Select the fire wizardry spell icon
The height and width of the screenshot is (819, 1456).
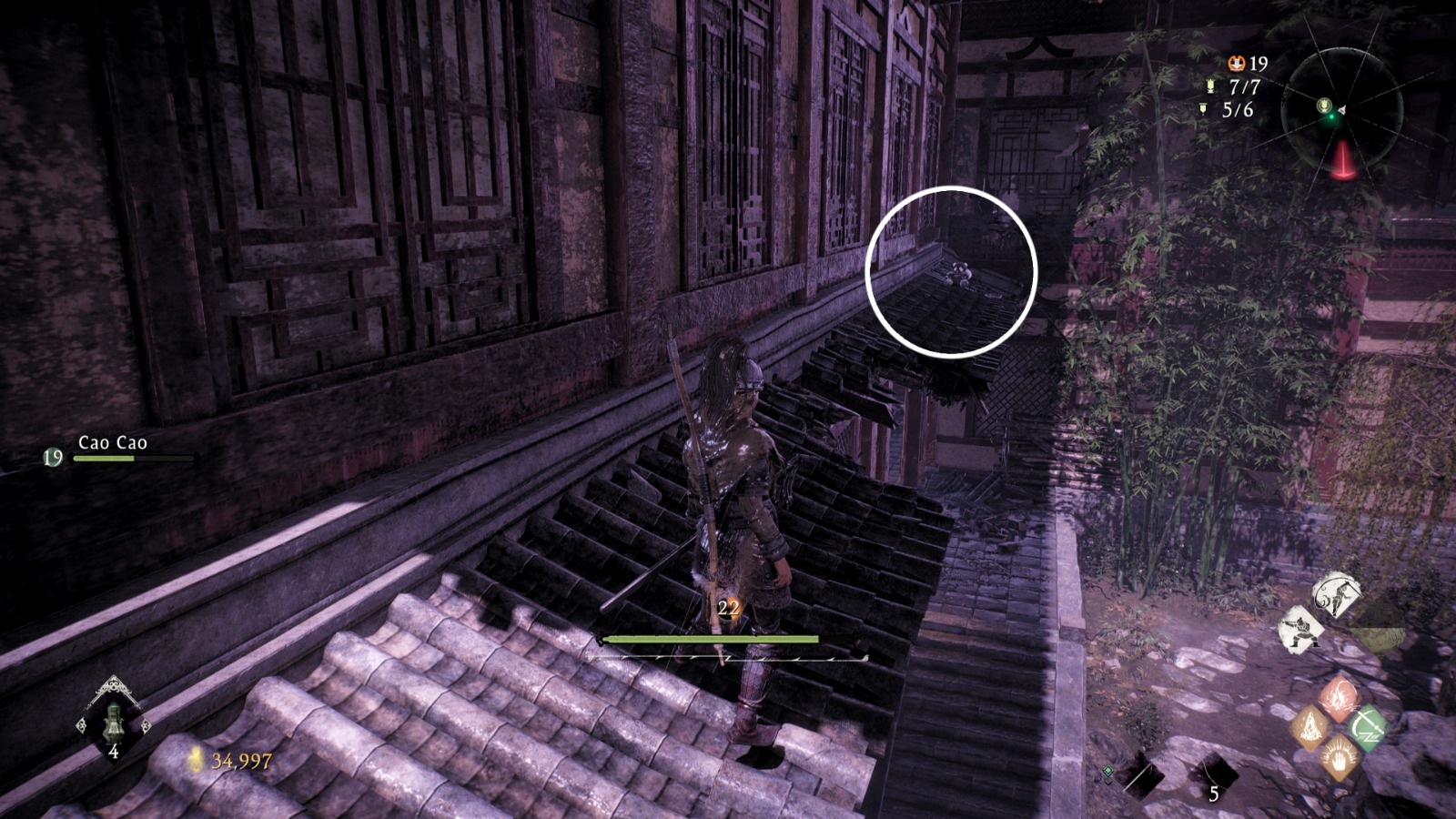1340,696
